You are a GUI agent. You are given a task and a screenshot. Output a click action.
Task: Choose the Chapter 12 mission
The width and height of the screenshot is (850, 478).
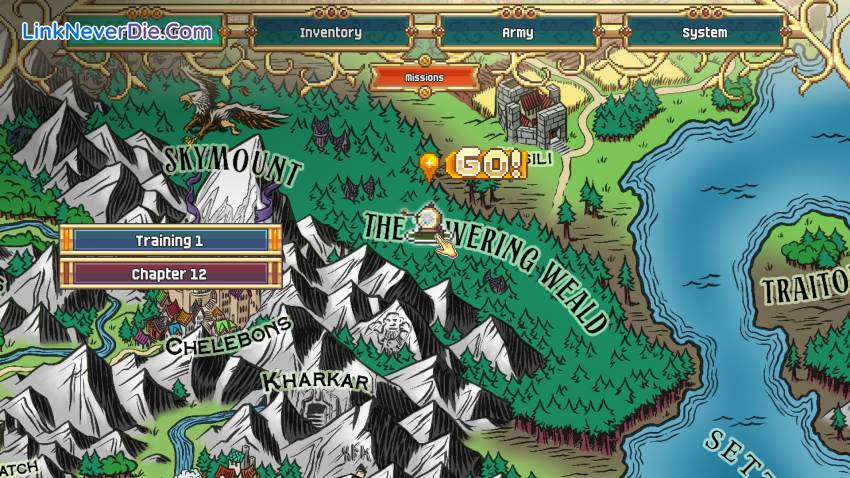point(169,273)
